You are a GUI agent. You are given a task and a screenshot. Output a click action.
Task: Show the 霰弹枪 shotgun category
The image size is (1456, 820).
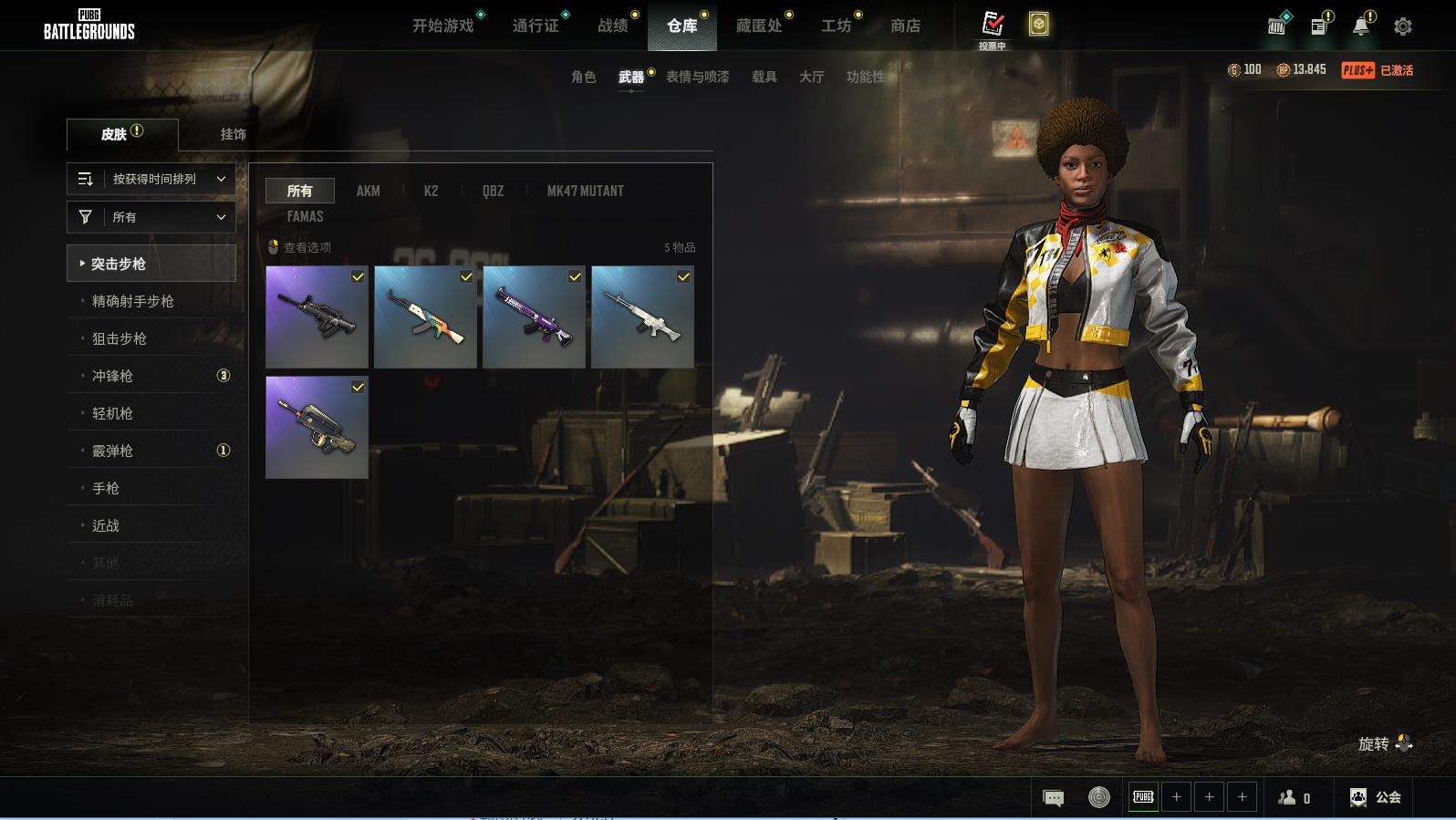coord(112,451)
